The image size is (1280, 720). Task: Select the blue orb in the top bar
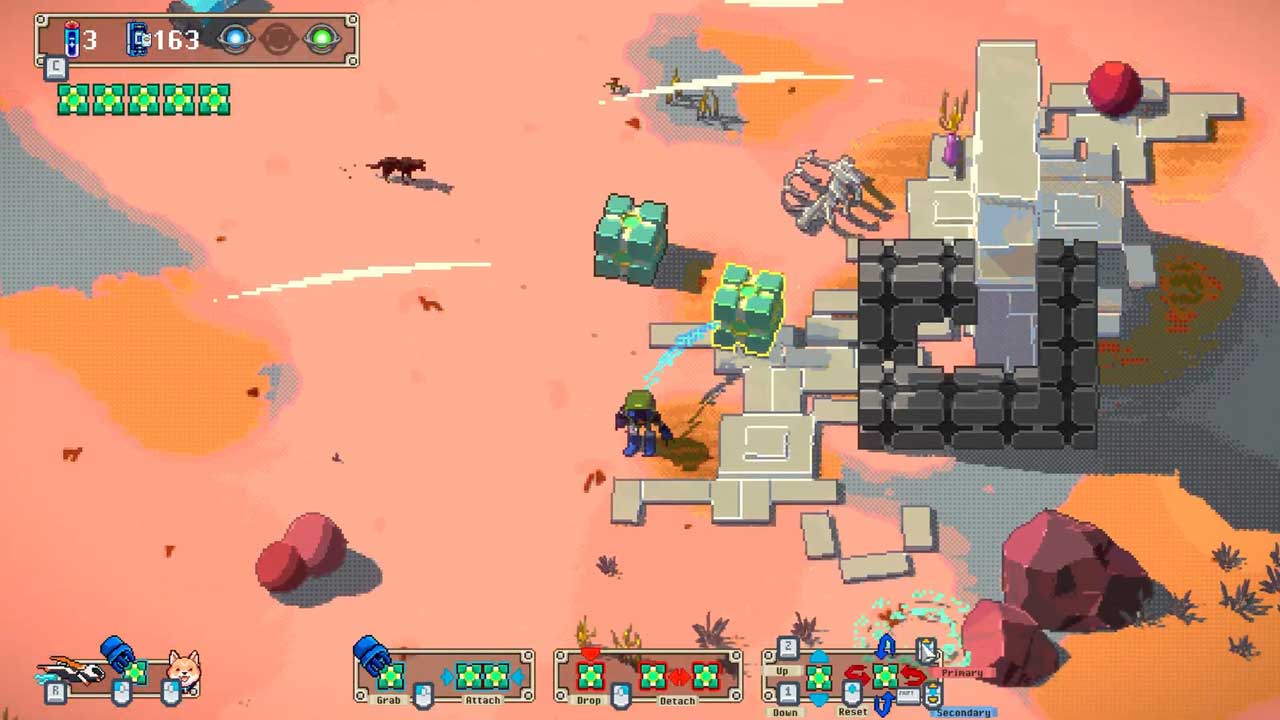pos(235,40)
